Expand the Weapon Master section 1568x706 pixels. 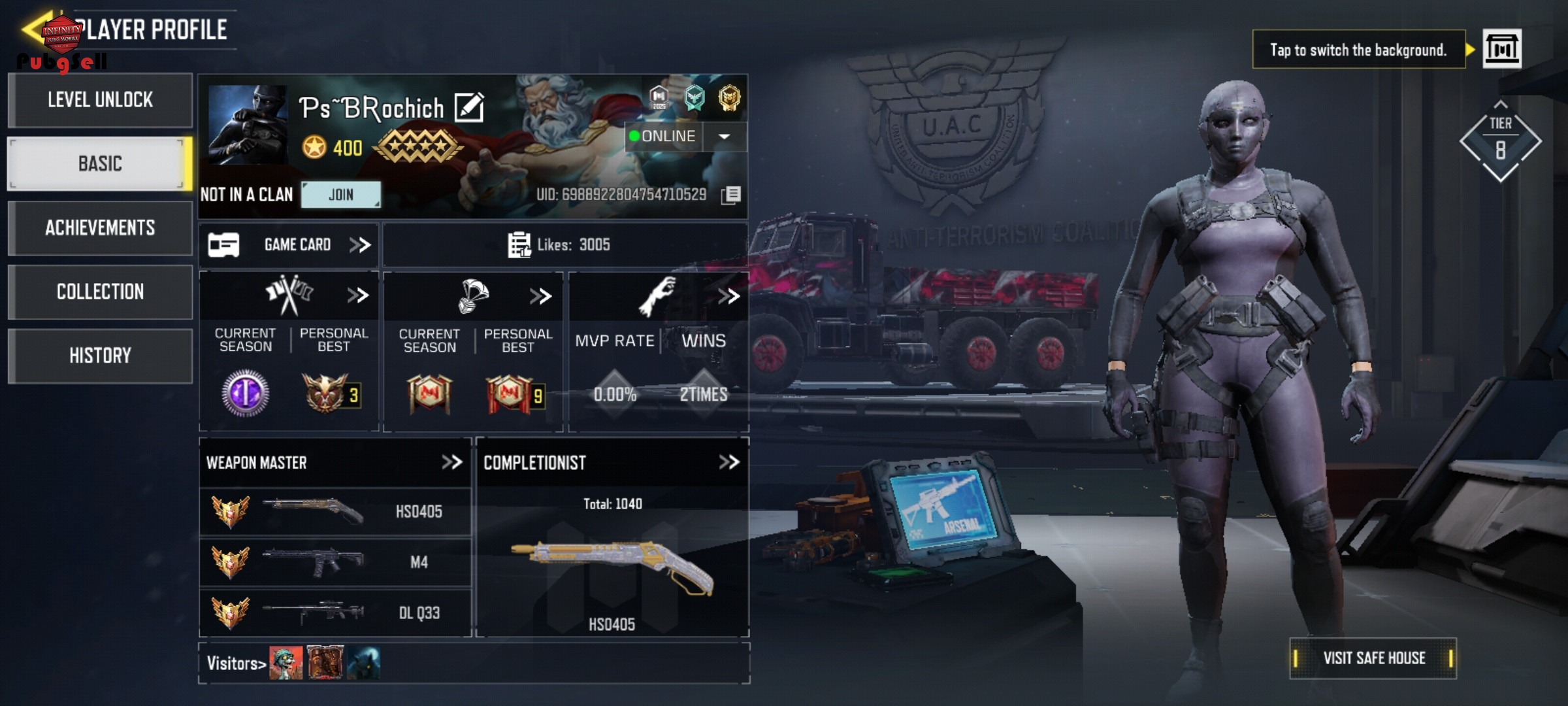(451, 463)
